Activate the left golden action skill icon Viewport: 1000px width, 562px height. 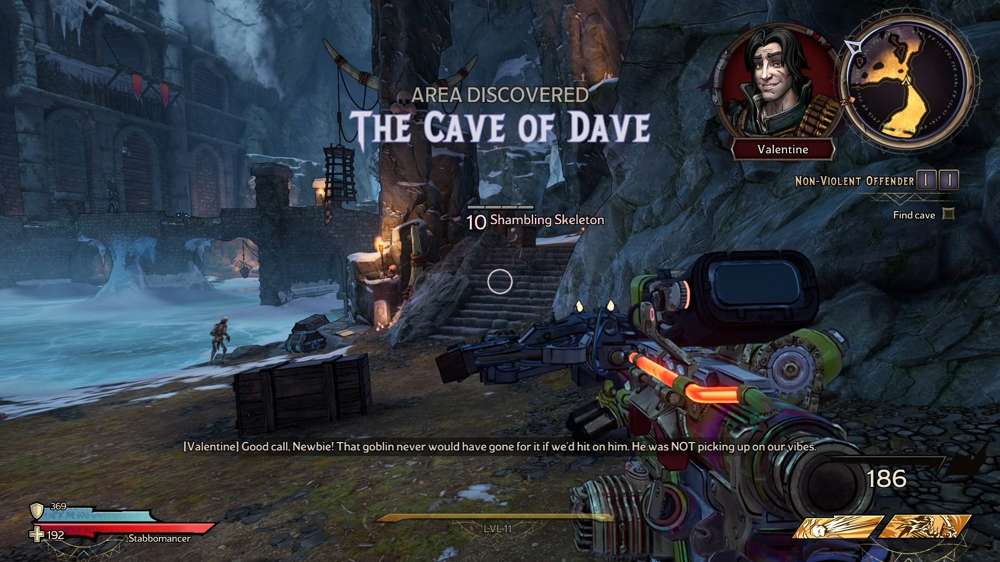point(836,527)
